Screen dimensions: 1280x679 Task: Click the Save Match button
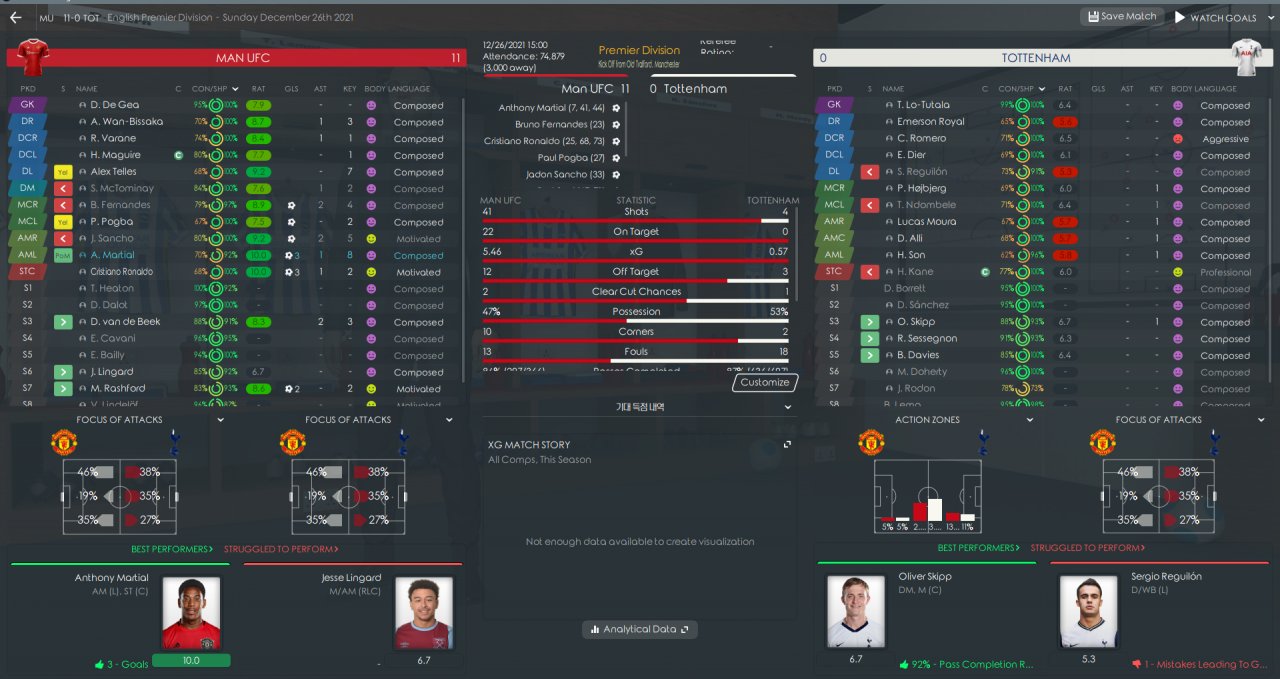(x=1122, y=17)
